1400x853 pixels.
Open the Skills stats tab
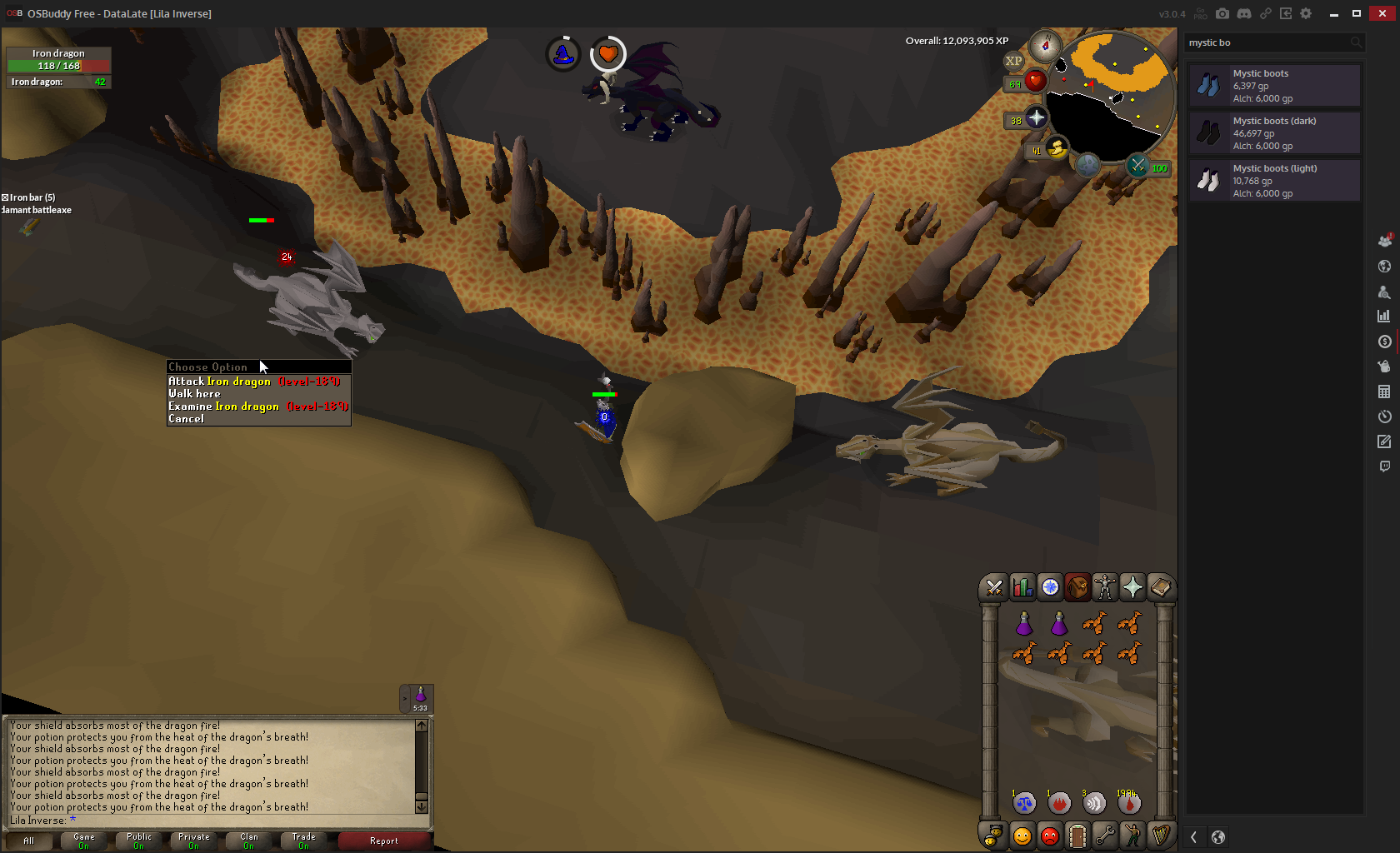click(x=1022, y=588)
